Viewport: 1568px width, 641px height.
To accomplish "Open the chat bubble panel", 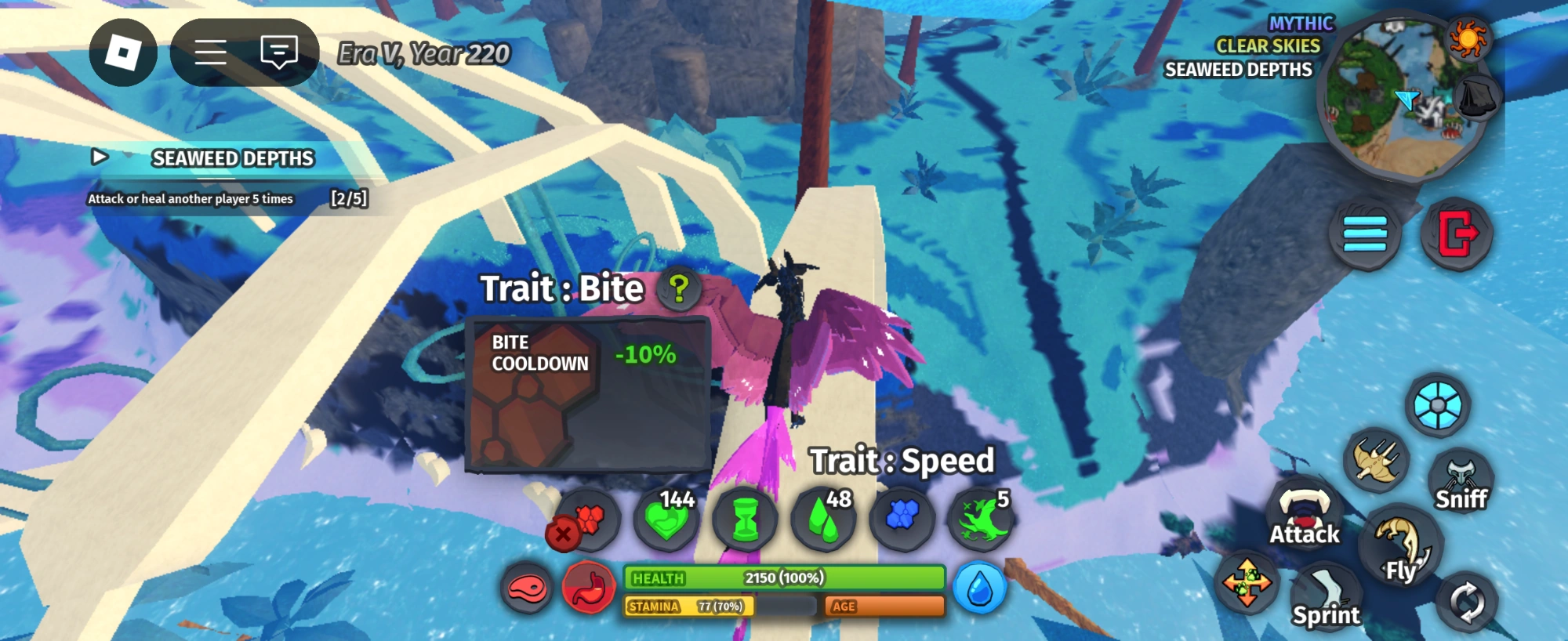I will click(x=276, y=52).
